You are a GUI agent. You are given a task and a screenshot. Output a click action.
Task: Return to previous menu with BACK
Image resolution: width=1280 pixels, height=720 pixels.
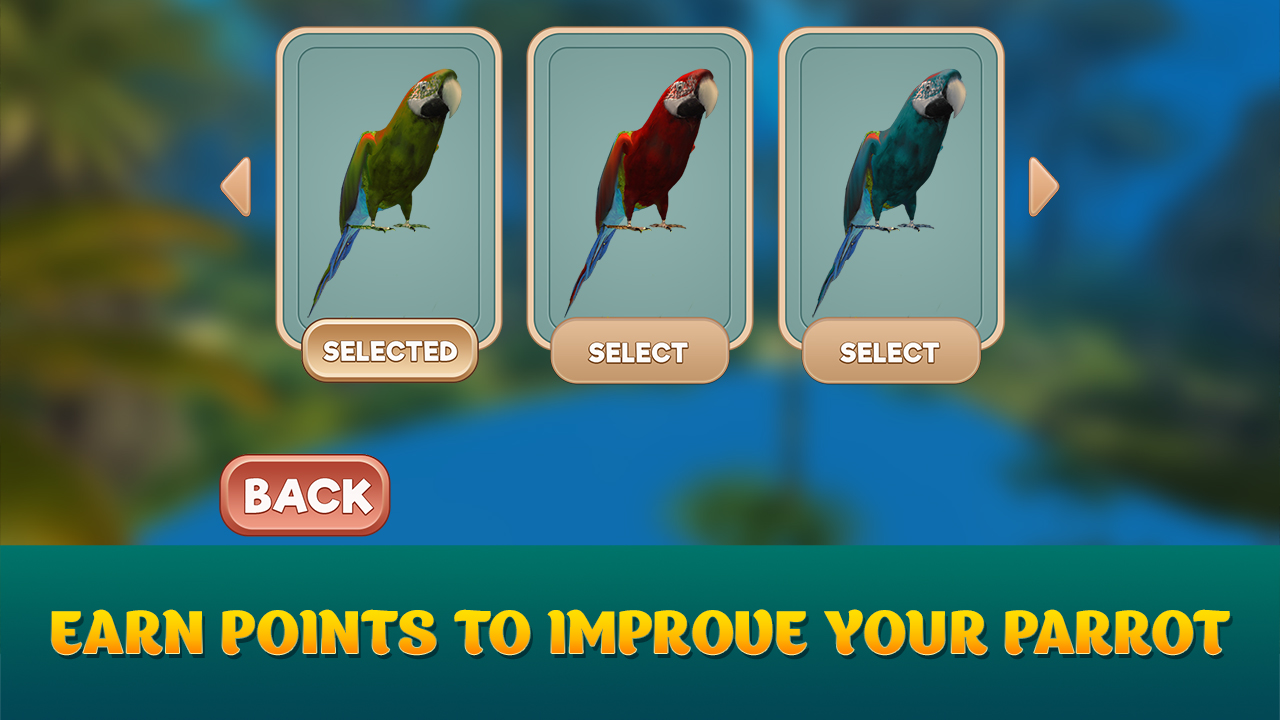pos(303,490)
